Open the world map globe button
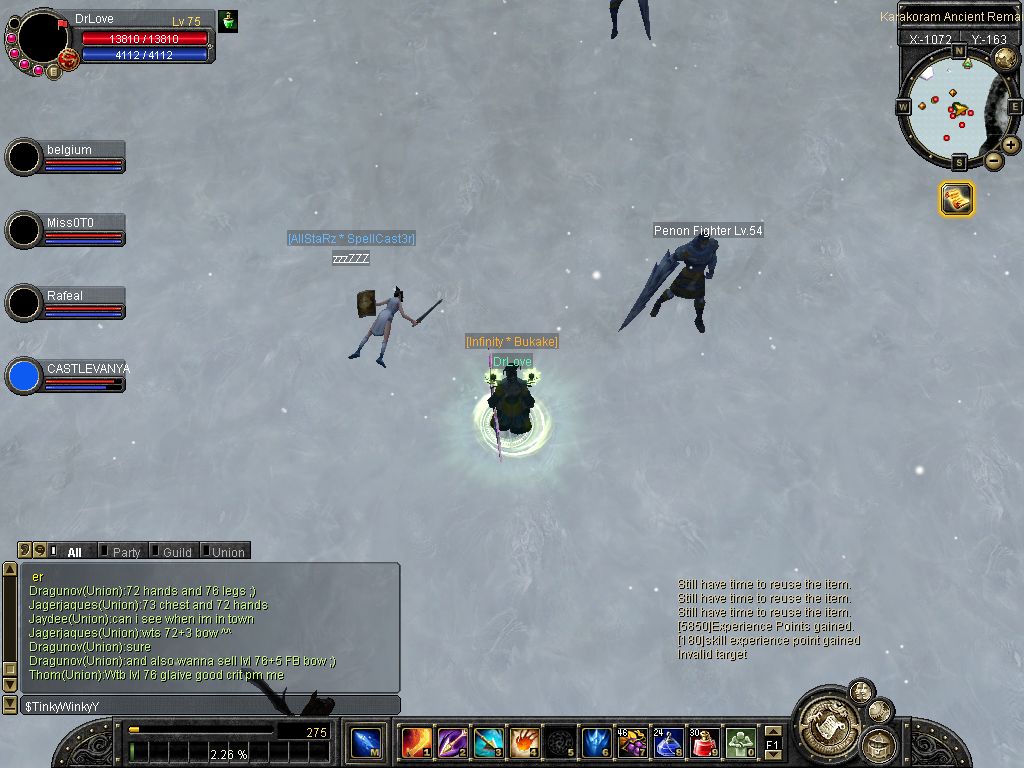The width and height of the screenshot is (1024, 768). [1005, 57]
